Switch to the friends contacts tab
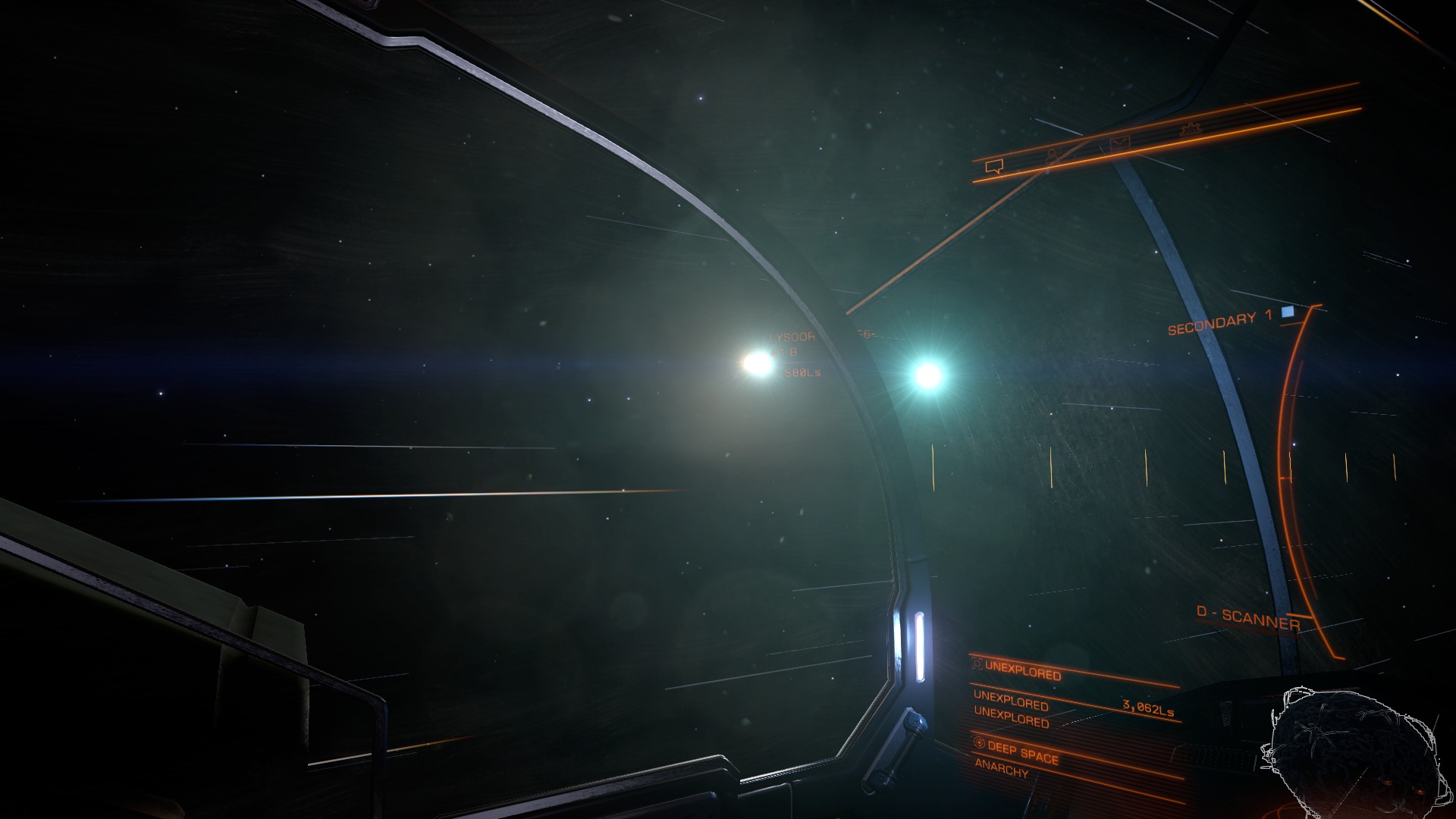Screen dimensions: 1456x819 1053,155
